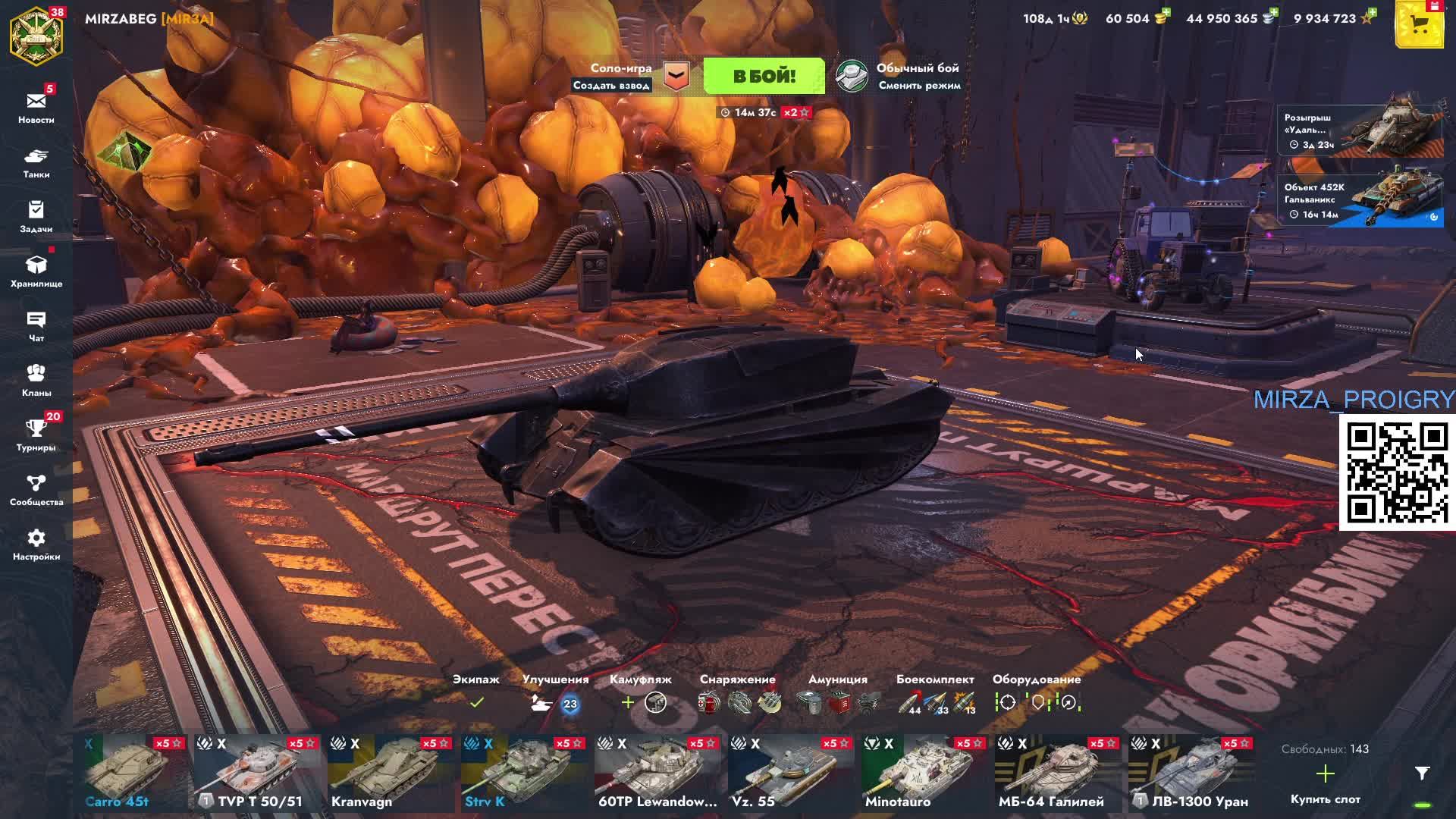Open the Турниры tournaments menu

pos(36,435)
